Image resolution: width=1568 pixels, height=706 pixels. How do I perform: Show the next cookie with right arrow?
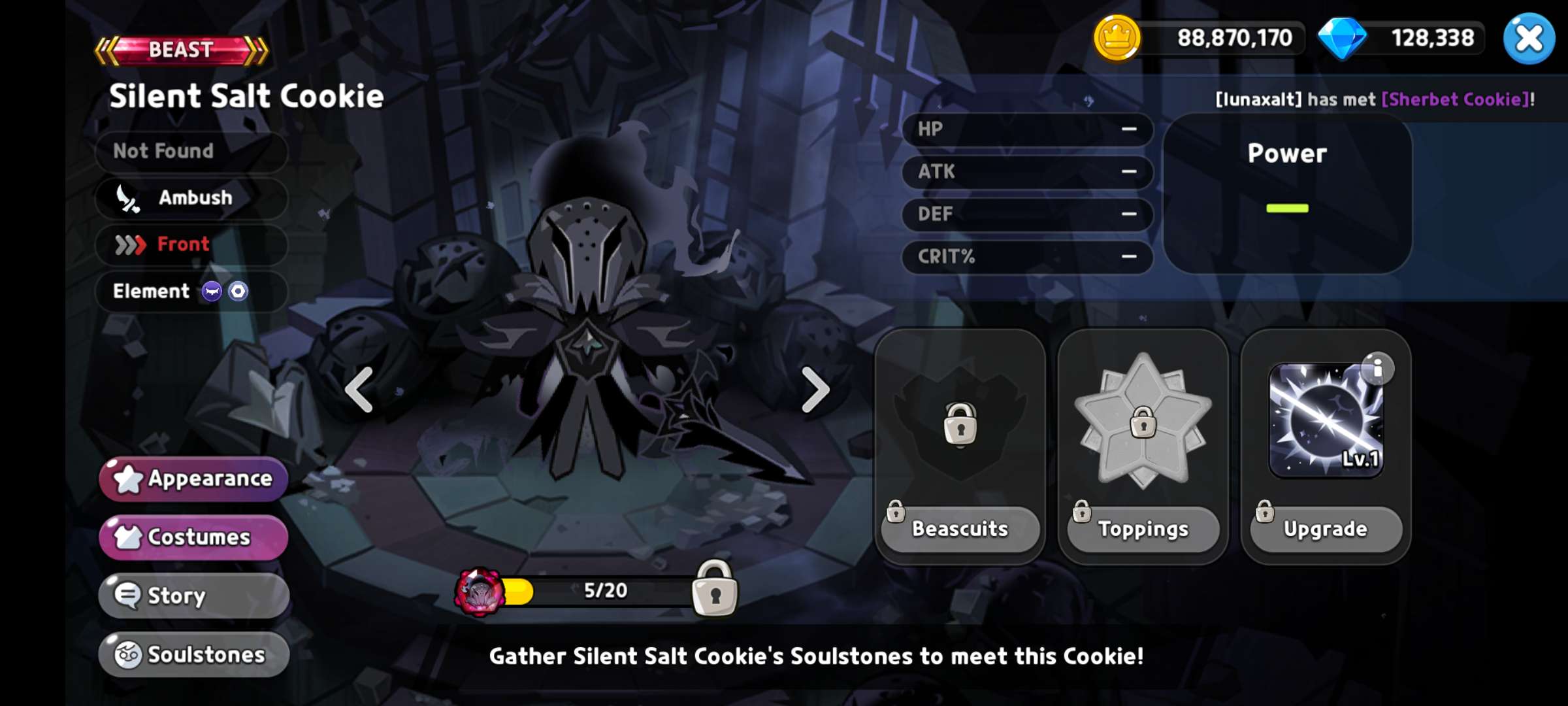click(x=815, y=390)
